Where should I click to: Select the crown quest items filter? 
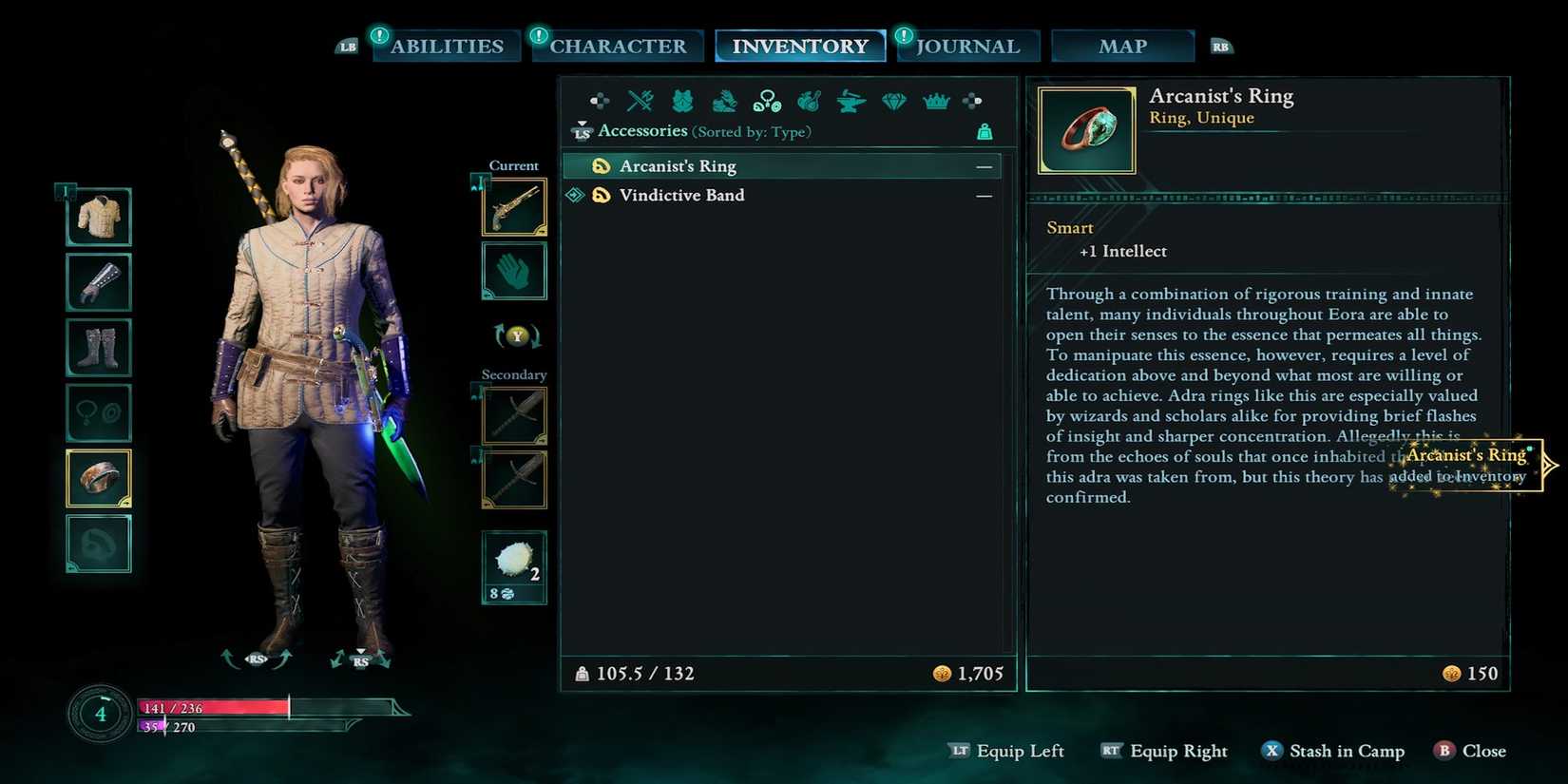936,100
